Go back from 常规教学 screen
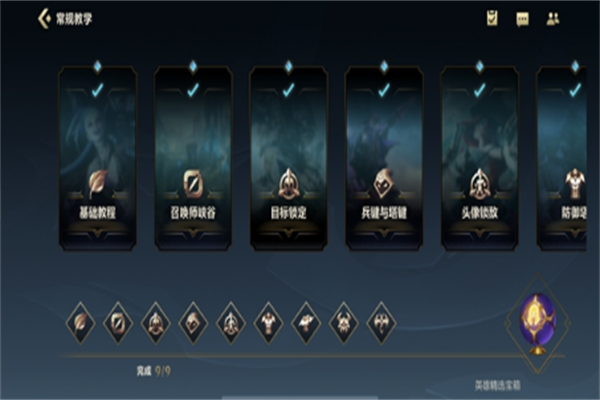Image resolution: width=600 pixels, height=400 pixels. click(42, 19)
